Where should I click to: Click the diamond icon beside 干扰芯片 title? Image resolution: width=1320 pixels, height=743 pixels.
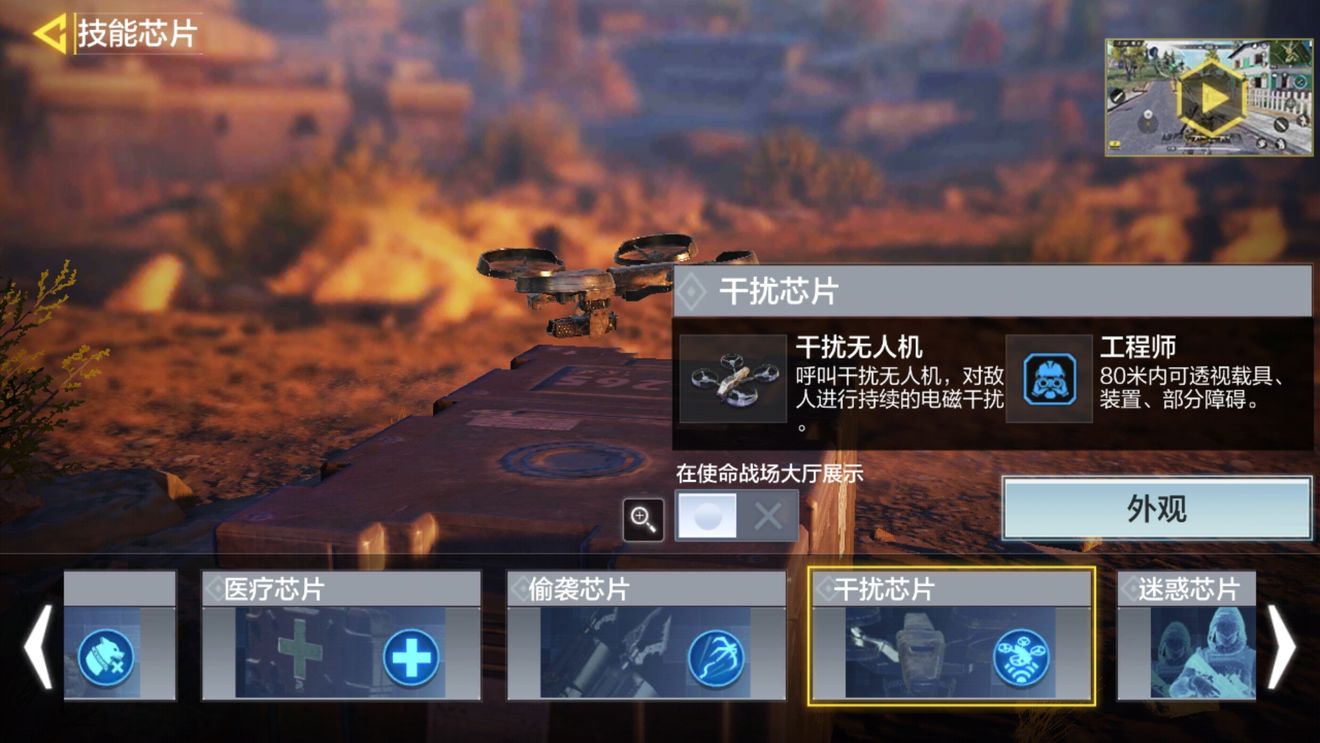[x=694, y=290]
